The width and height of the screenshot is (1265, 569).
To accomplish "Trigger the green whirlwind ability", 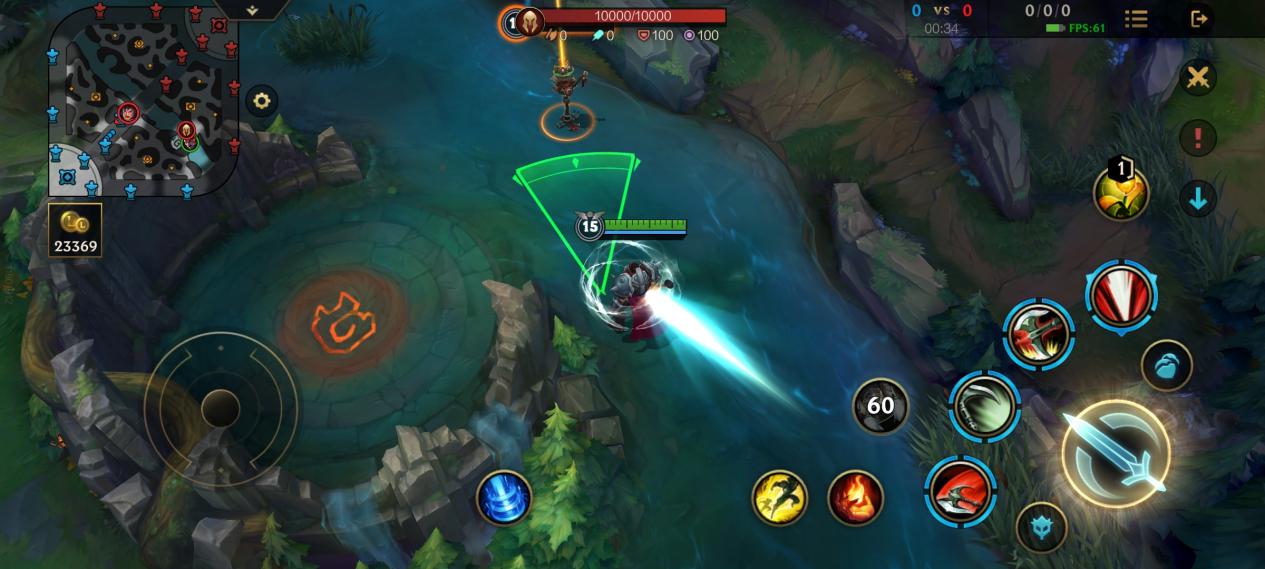I will pyautogui.click(x=984, y=405).
